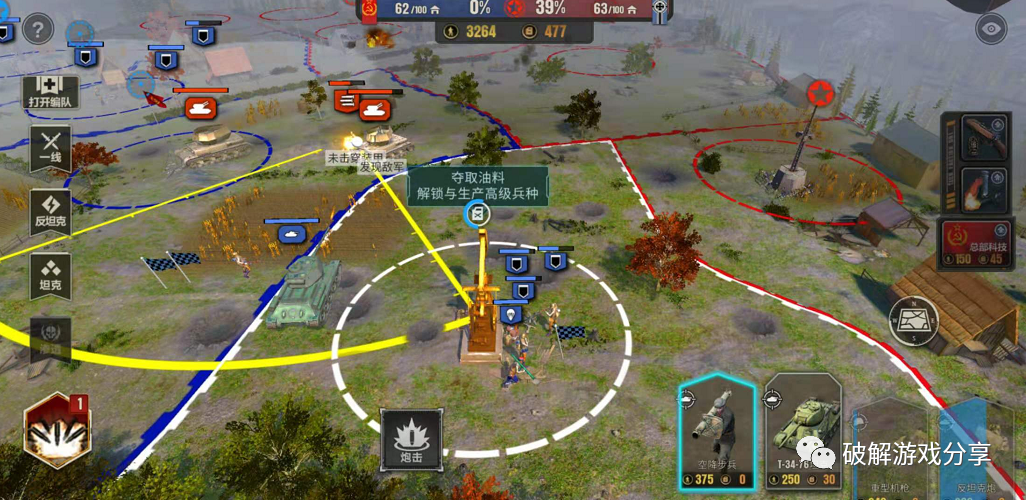Activate the red hexagon explosion ability
This screenshot has height=500, width=1026.
(x=56, y=432)
